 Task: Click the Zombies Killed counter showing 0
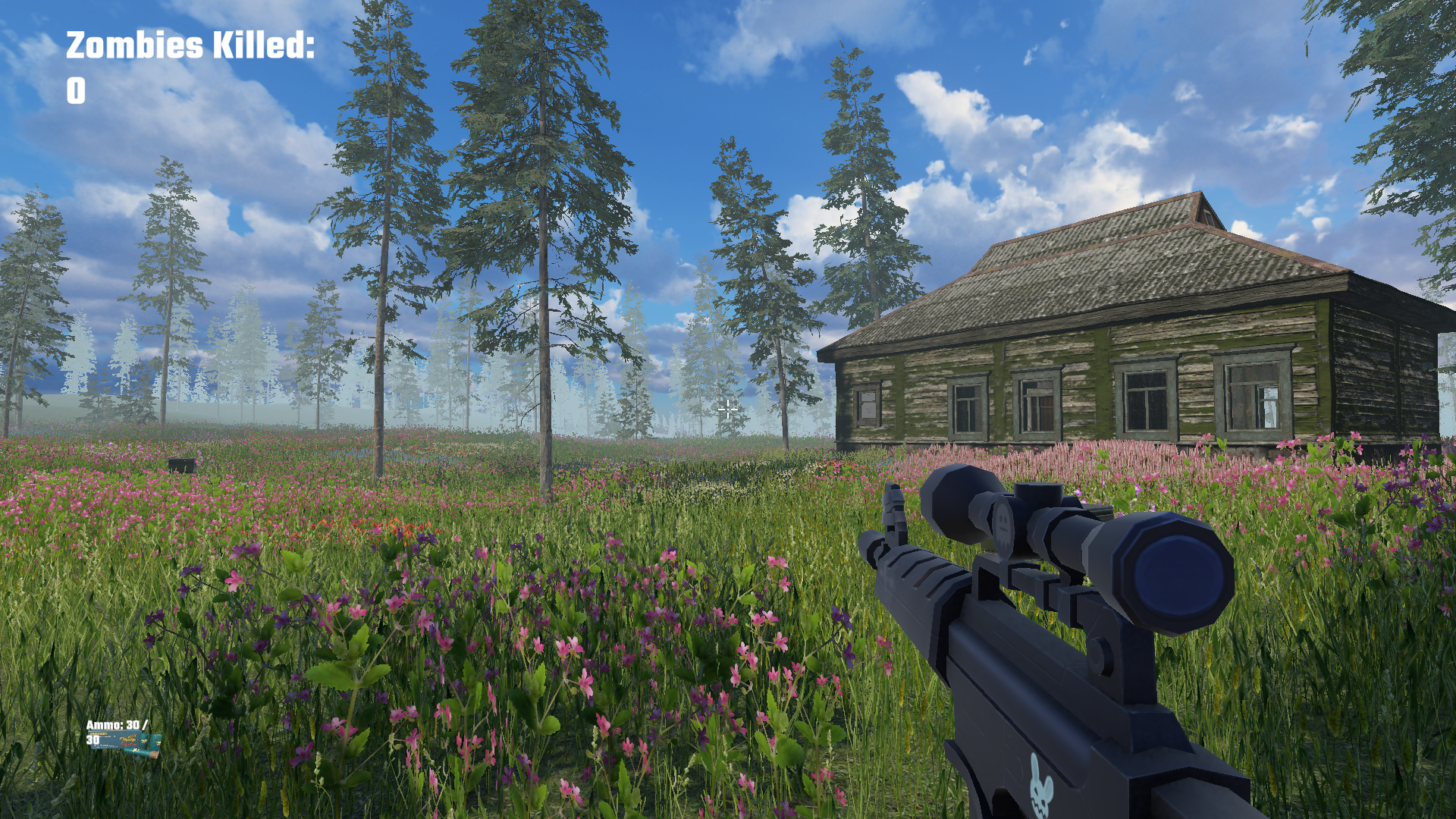click(76, 93)
